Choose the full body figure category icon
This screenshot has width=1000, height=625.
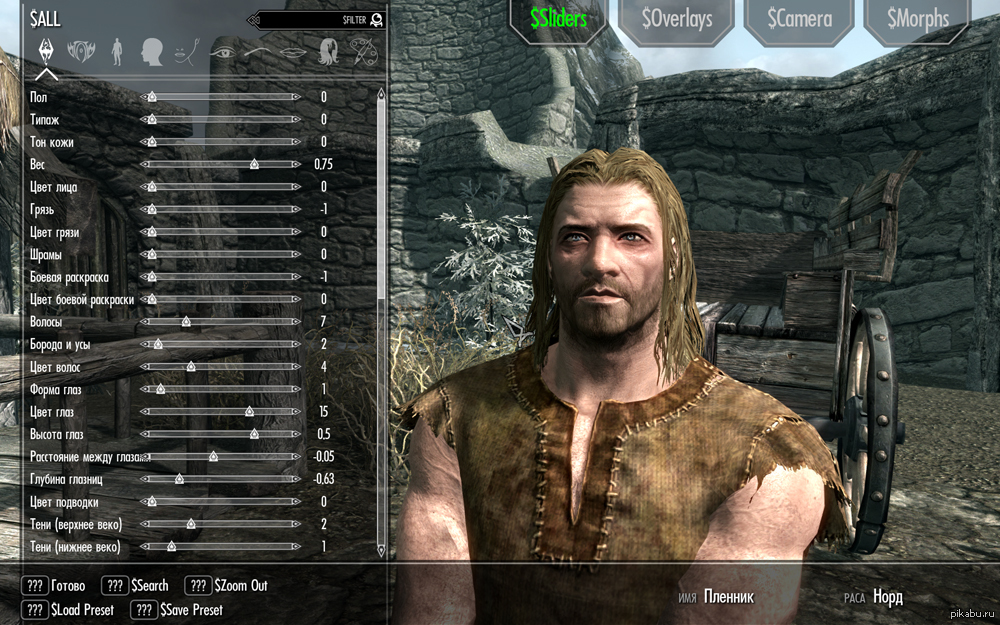[117, 49]
